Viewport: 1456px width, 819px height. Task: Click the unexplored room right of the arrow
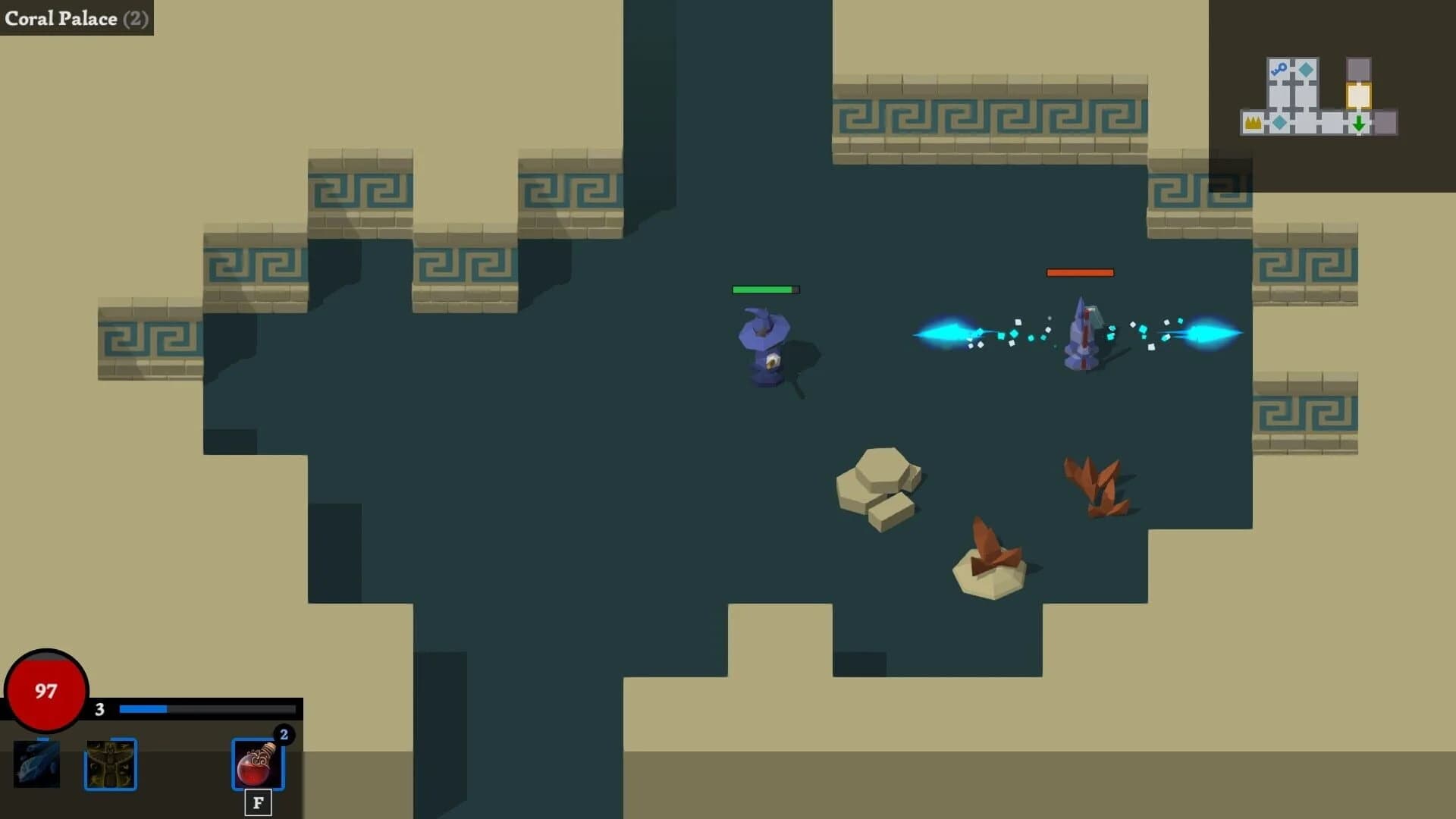point(1387,123)
